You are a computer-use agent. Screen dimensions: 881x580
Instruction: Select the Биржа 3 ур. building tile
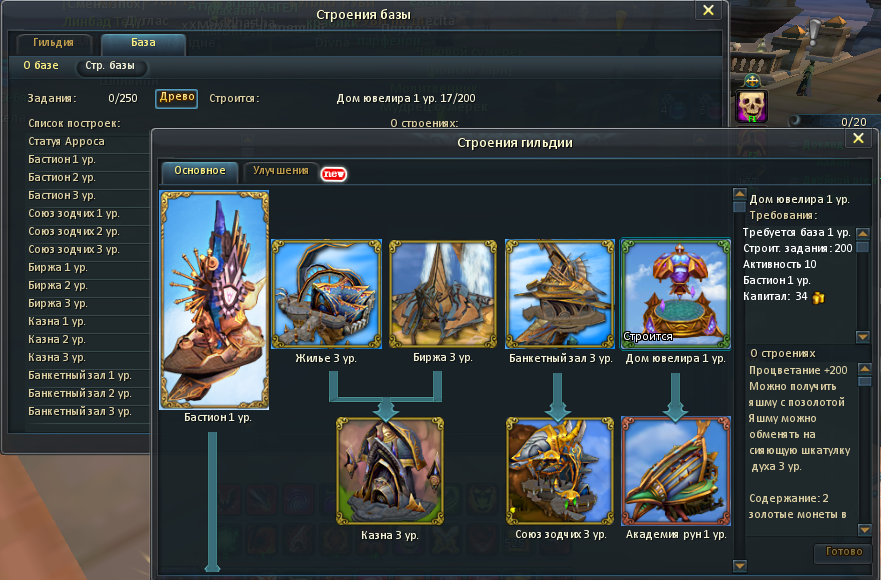(x=443, y=294)
